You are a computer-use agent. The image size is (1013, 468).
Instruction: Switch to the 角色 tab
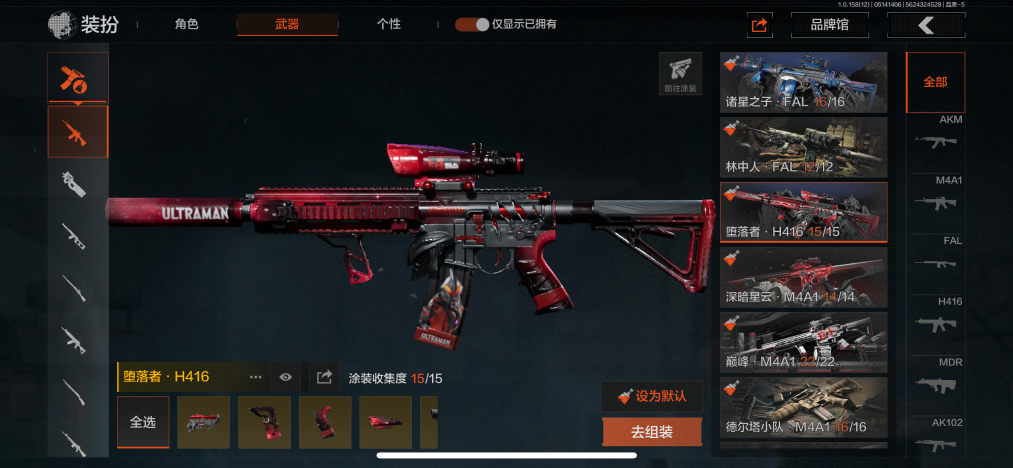tap(187, 24)
